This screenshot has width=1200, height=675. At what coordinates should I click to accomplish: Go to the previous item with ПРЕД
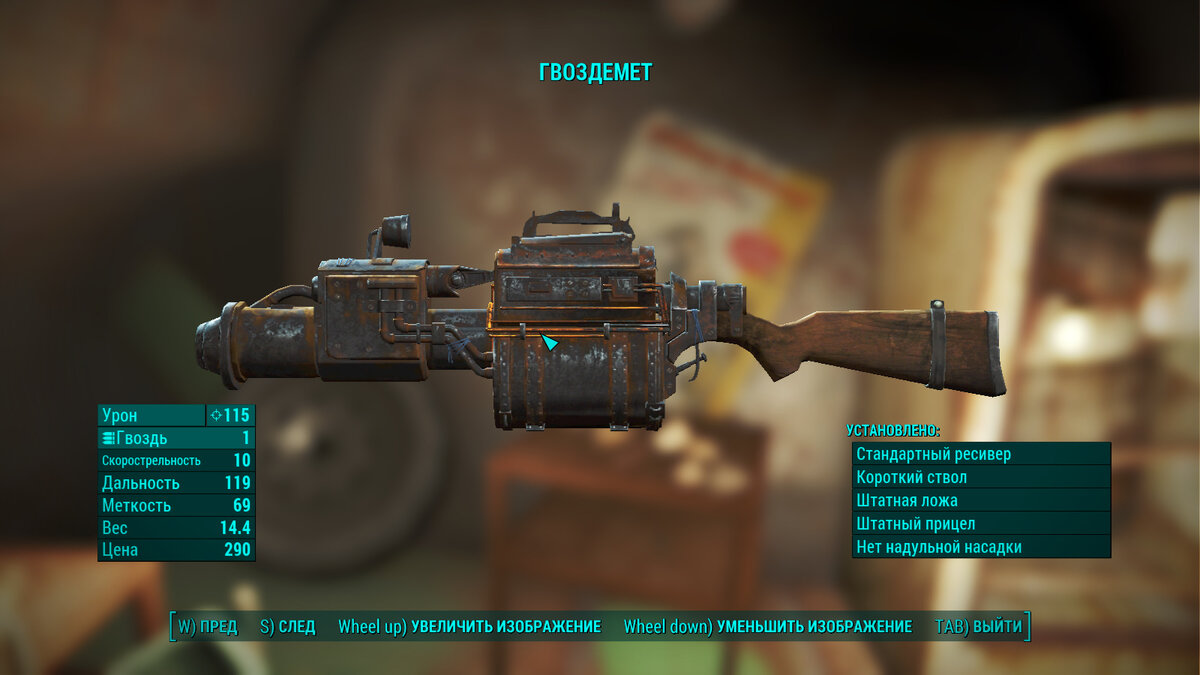click(208, 627)
